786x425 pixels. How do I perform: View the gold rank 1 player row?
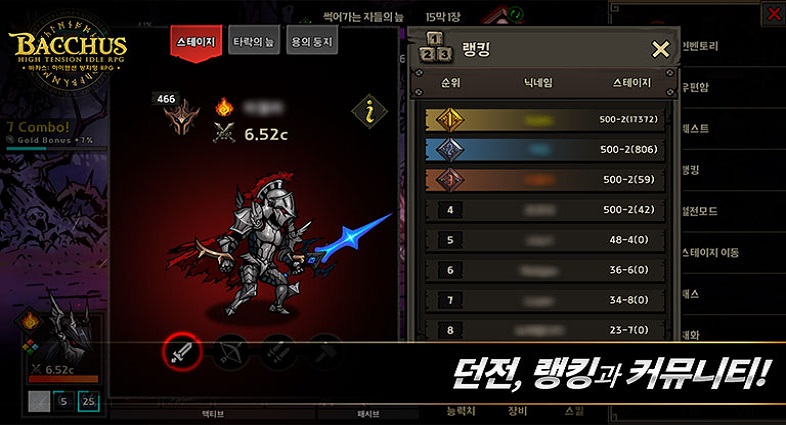point(545,120)
